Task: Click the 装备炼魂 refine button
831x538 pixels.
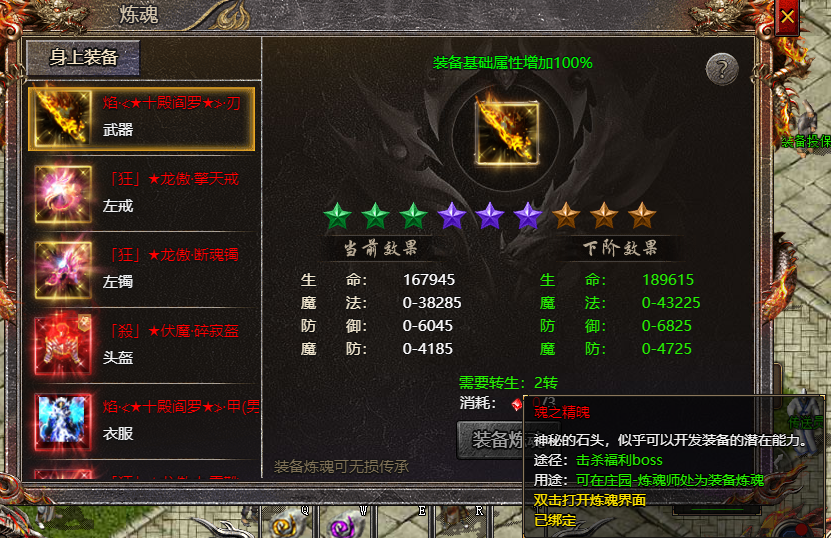Action: (x=492, y=440)
